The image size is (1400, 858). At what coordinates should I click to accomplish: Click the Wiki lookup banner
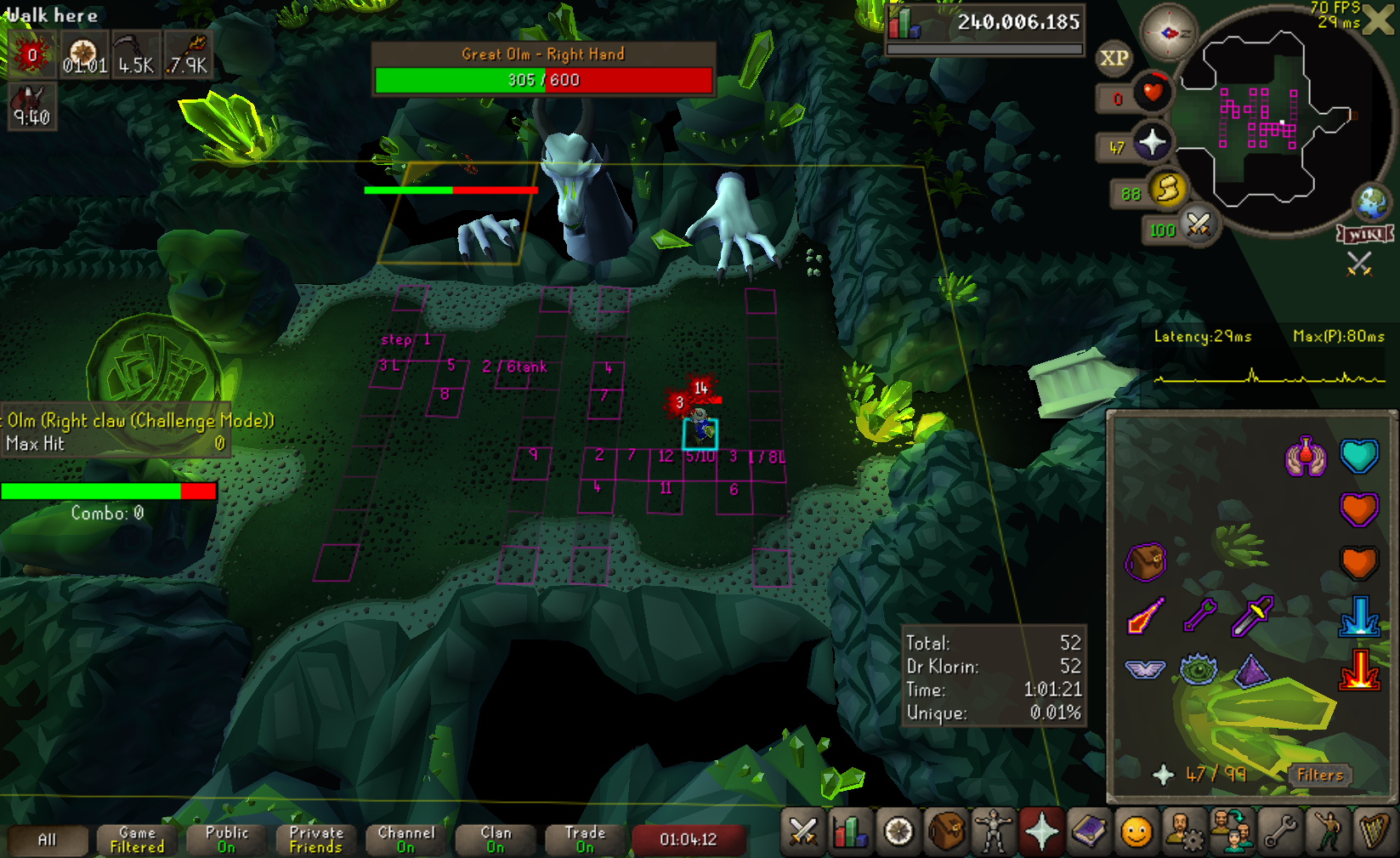click(x=1365, y=234)
